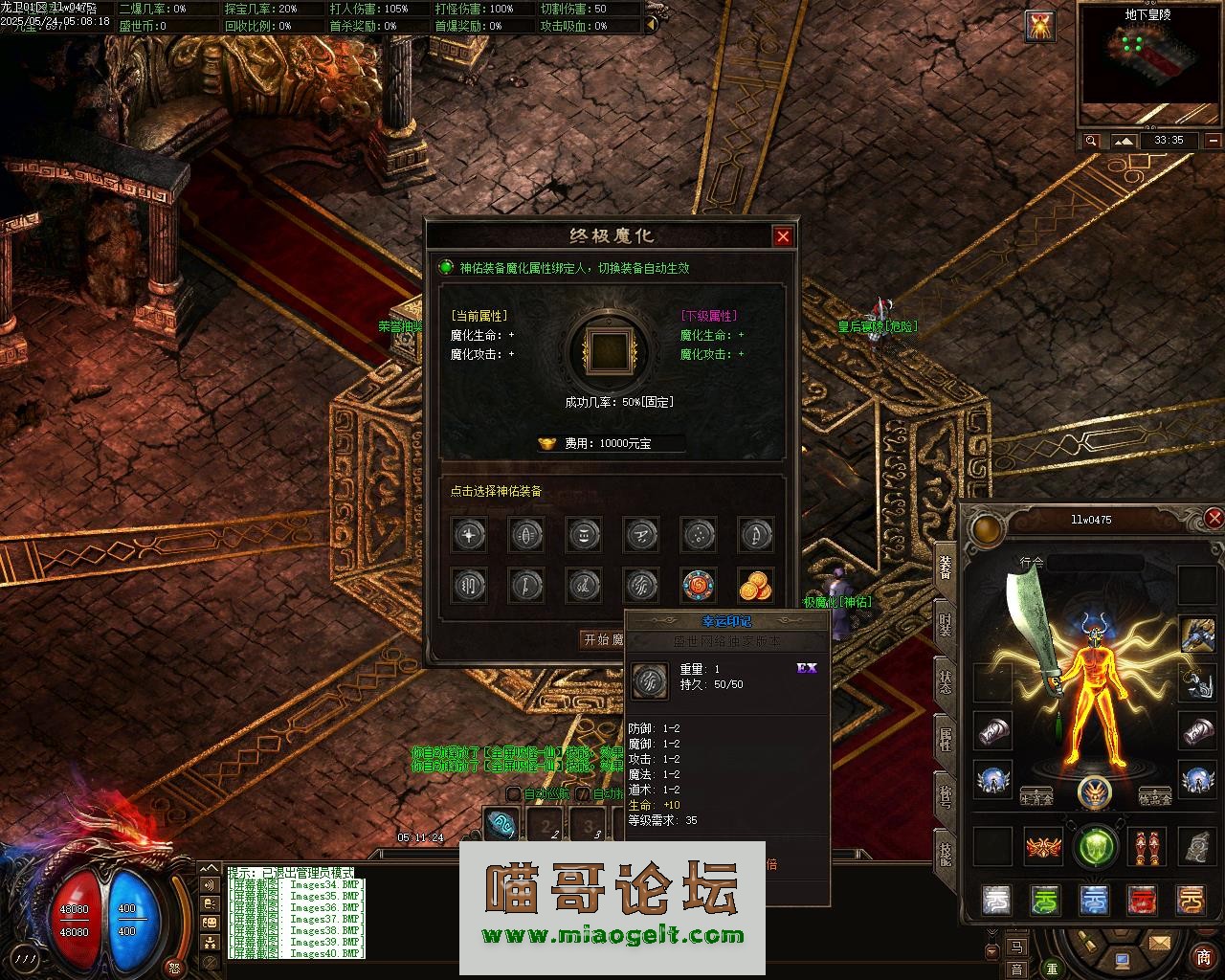Open the 饰品盒 box
Image resolution: width=1225 pixels, height=980 pixels.
click(1155, 796)
